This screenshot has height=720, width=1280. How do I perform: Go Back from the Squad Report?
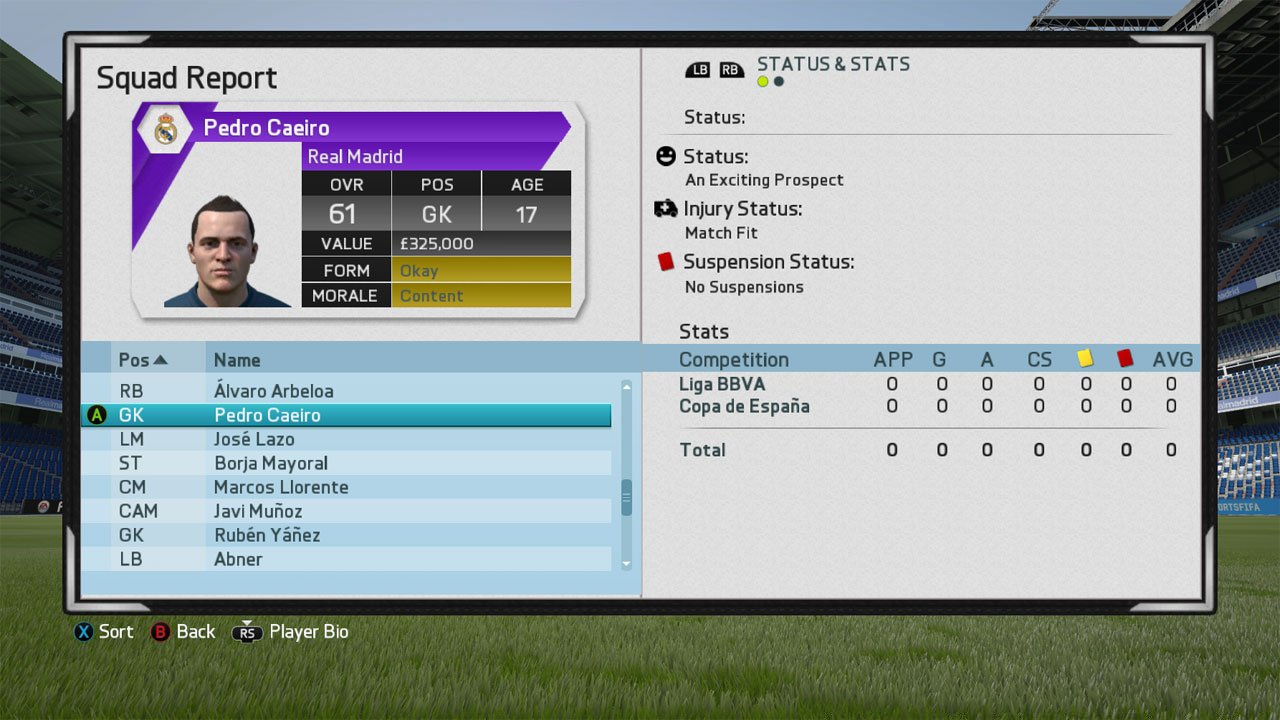tap(183, 632)
